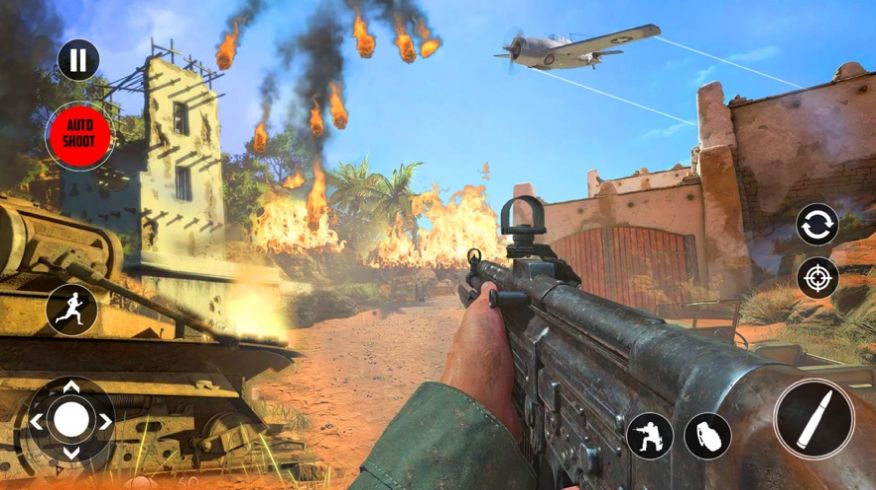Switch weapon using the circular arrows icon
The image size is (876, 490).
point(817,224)
